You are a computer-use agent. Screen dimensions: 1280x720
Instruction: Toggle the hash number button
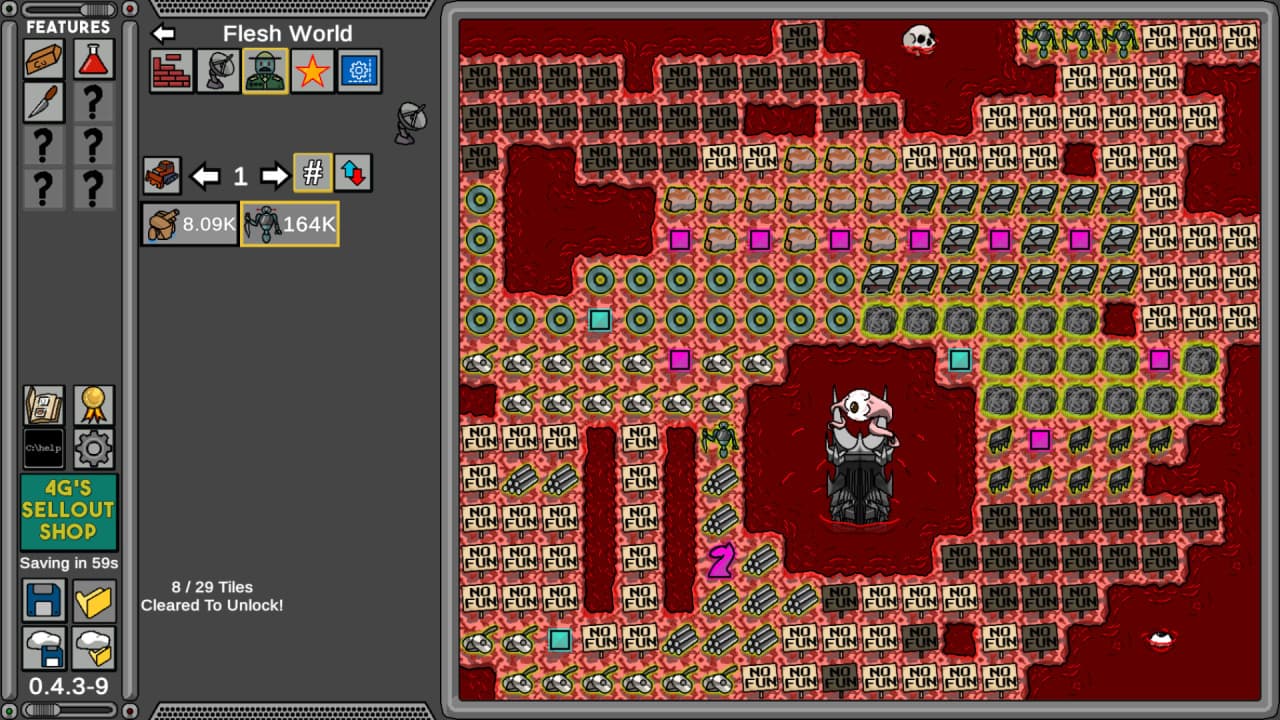point(313,174)
